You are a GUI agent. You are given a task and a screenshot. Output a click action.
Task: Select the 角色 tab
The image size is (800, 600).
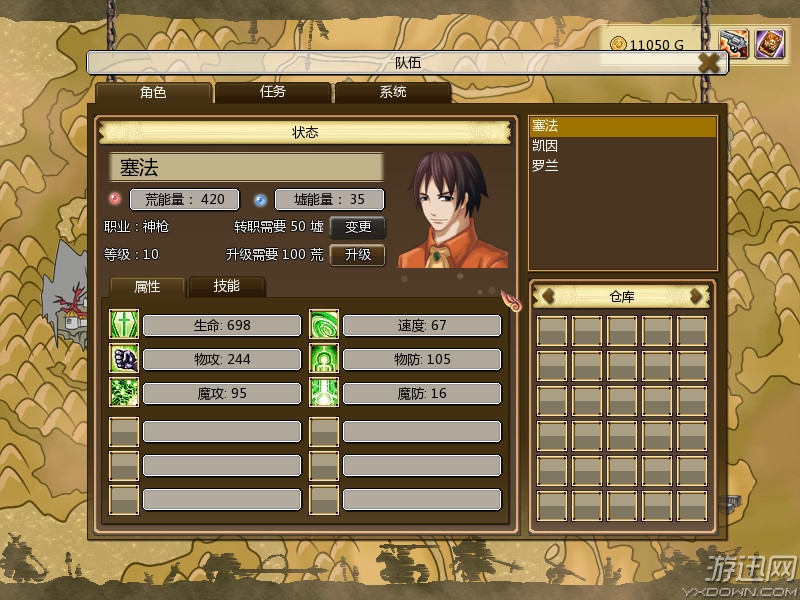tap(154, 93)
